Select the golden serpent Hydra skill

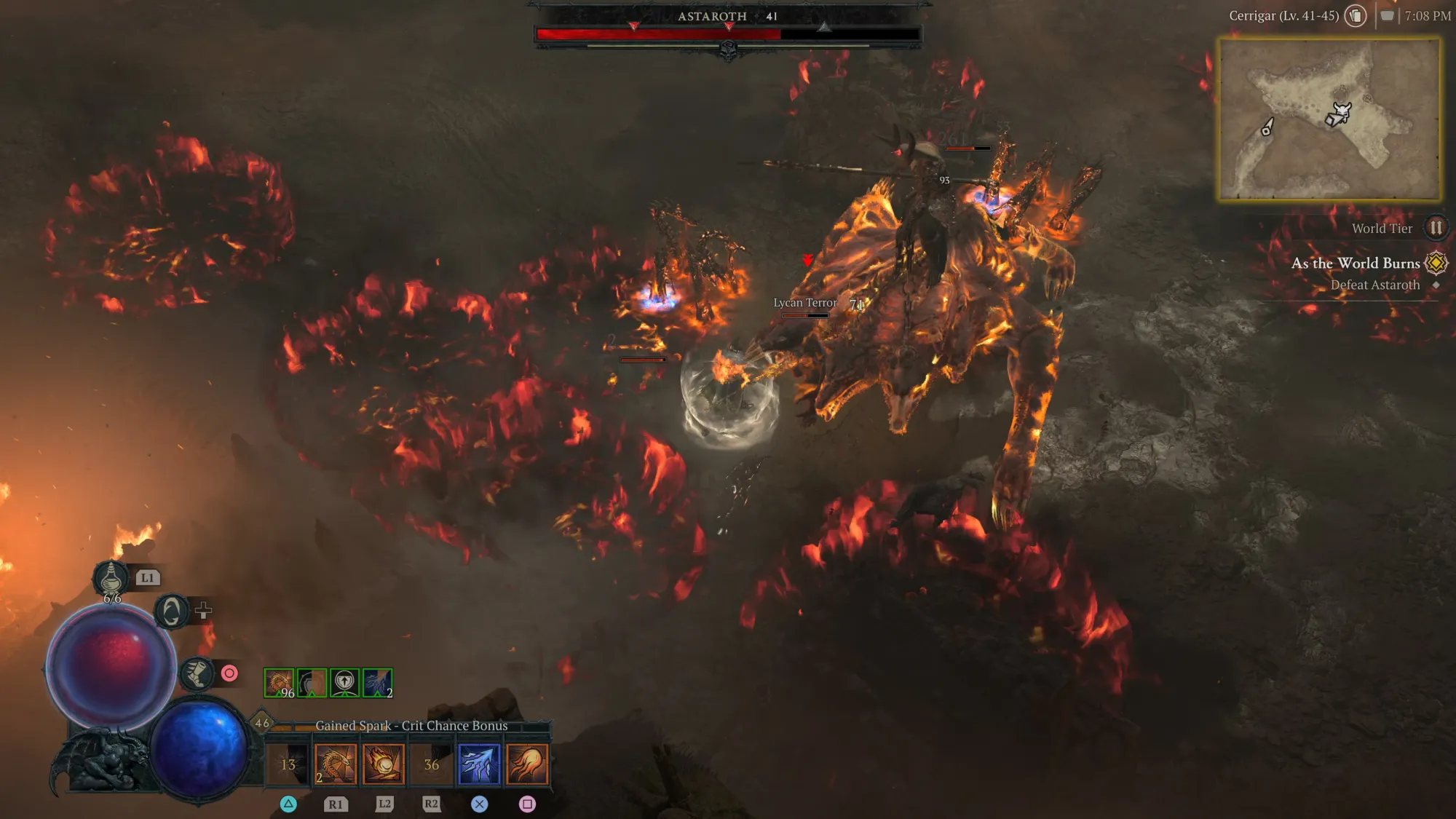[336, 764]
